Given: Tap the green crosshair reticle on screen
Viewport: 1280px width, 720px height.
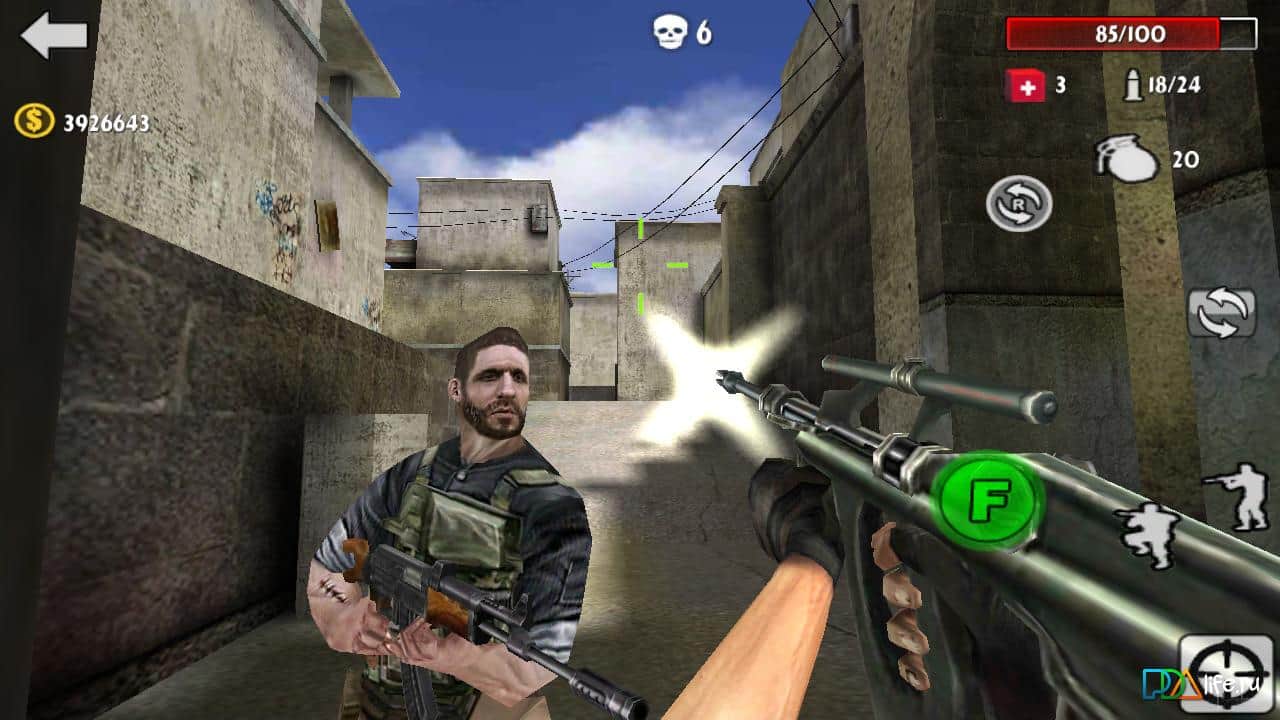Looking at the screenshot, I should (x=638, y=265).
